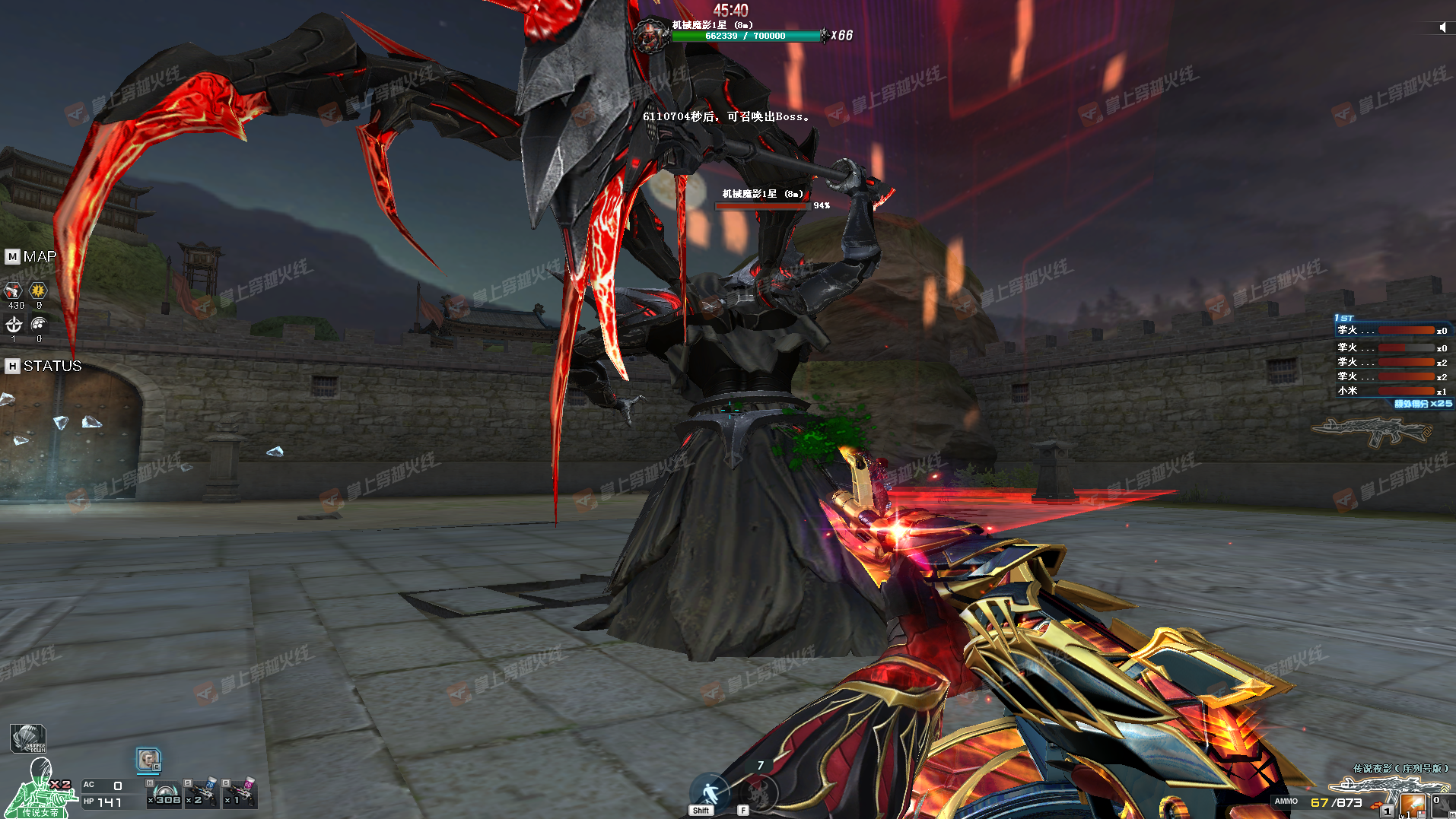This screenshot has width=1456, height=819.
Task: Click the primary rifle weapon silhouette
Action: click(1372, 432)
